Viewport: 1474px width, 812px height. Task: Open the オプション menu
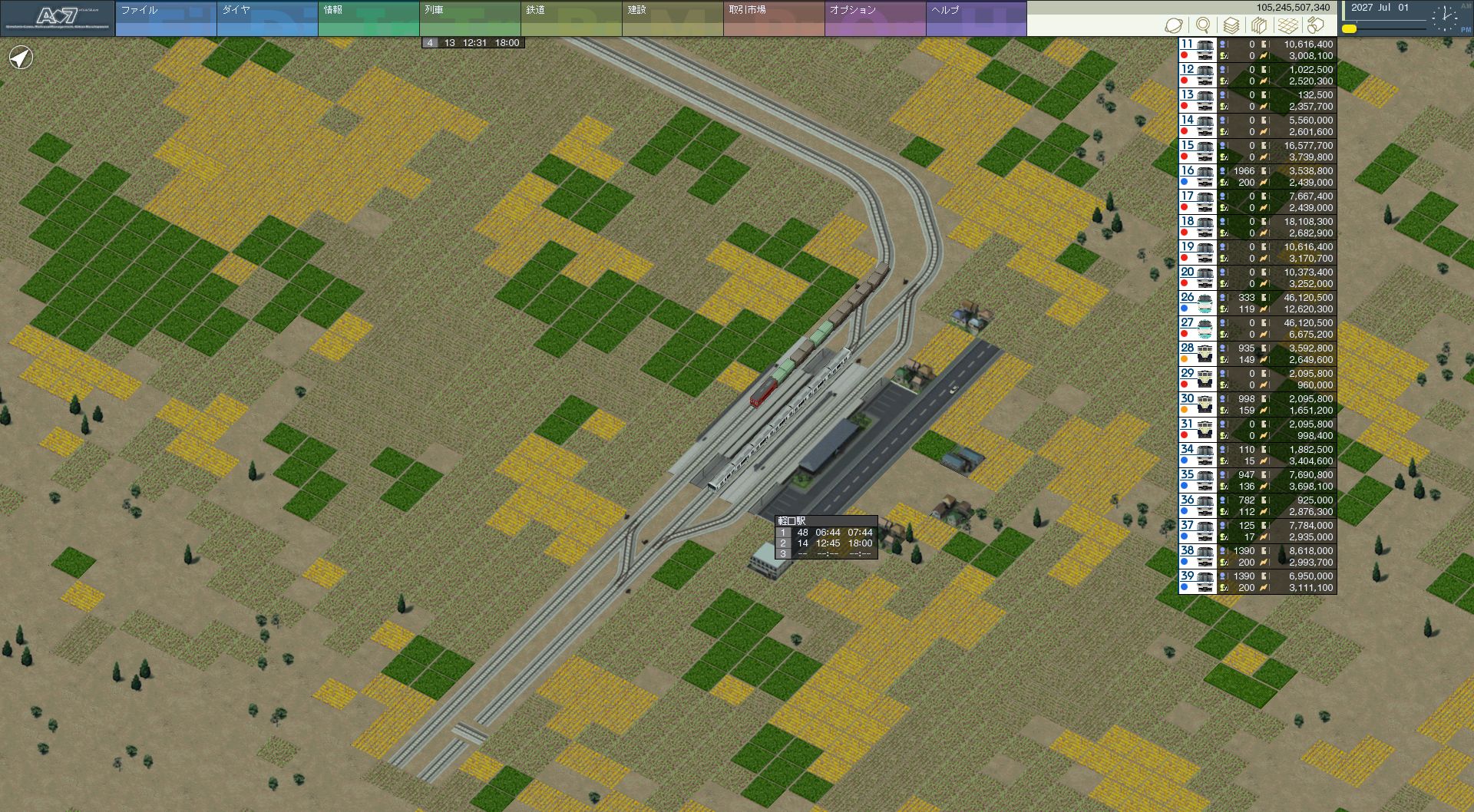point(874,18)
